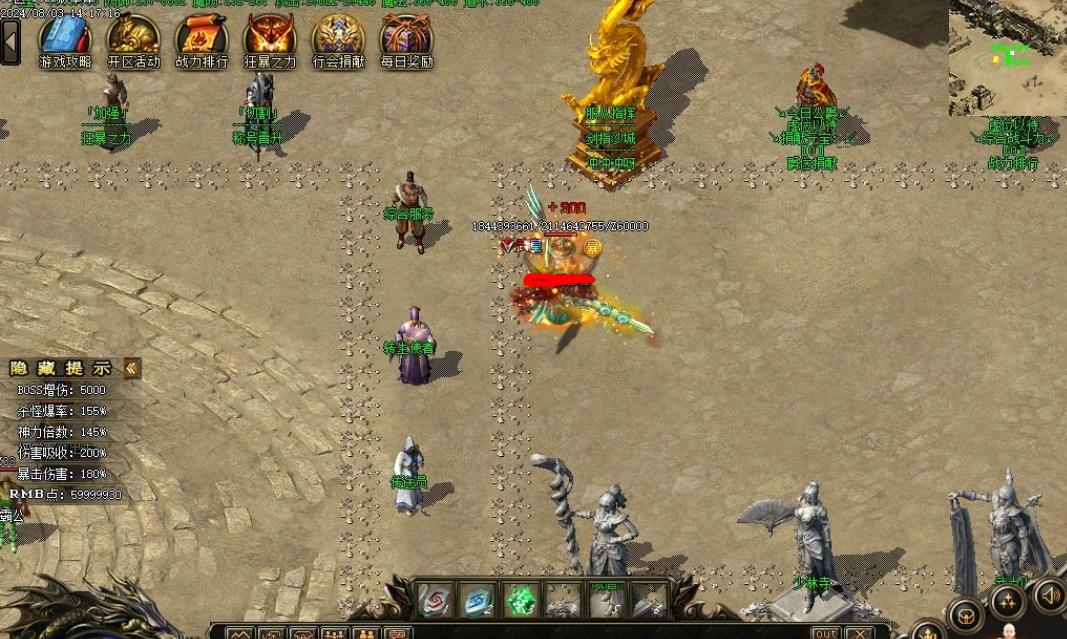The image size is (1067, 639).
Task: Claim the 每日奖励 daily reward gift box
Action: [x=406, y=37]
